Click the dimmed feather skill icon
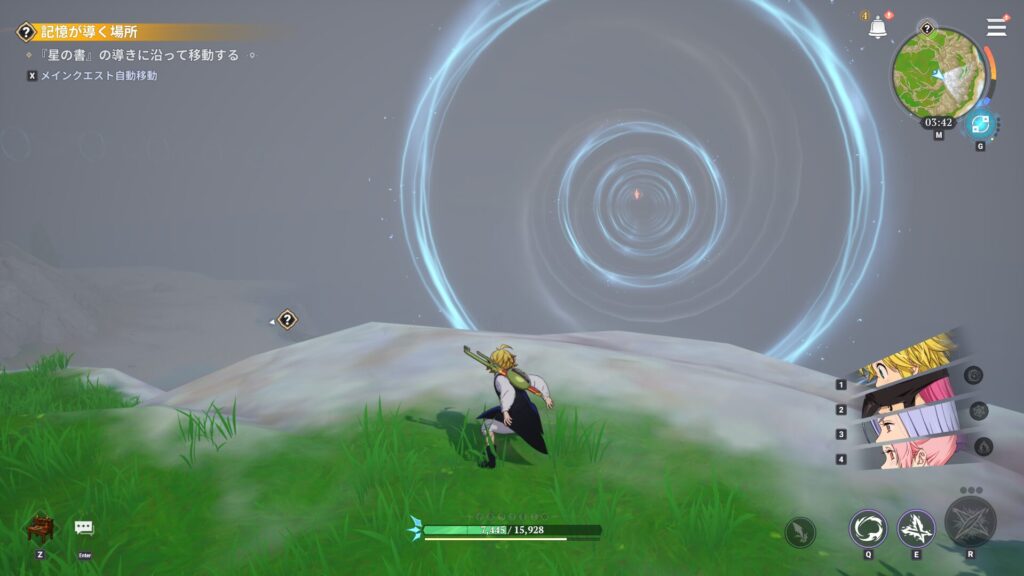 tap(800, 532)
